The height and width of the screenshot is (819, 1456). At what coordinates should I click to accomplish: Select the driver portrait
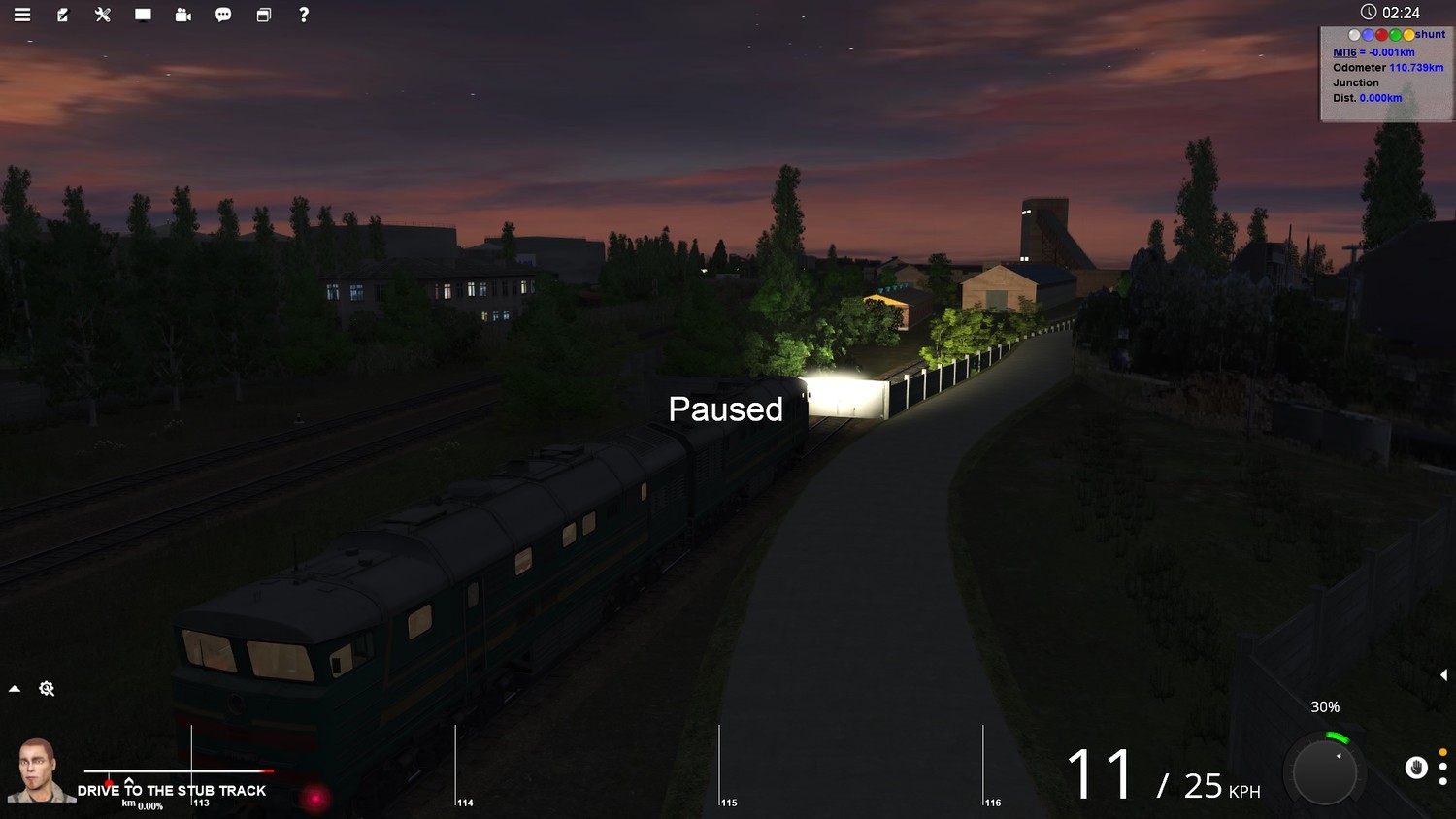(x=39, y=770)
